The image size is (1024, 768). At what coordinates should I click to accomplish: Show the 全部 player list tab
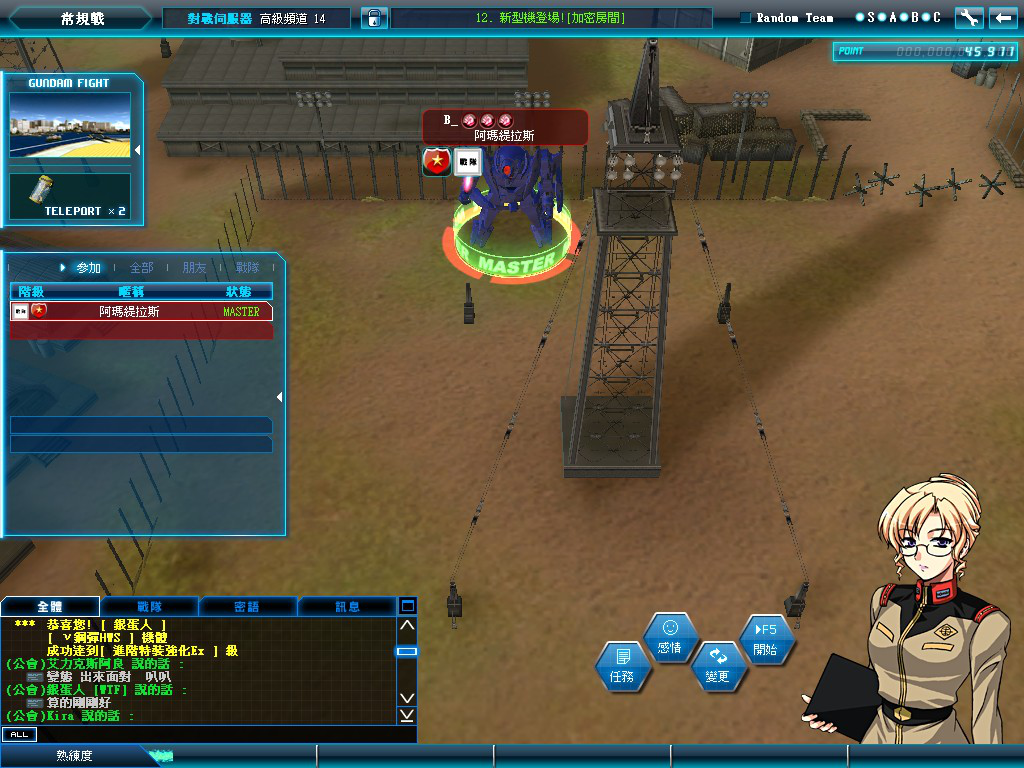point(141,268)
